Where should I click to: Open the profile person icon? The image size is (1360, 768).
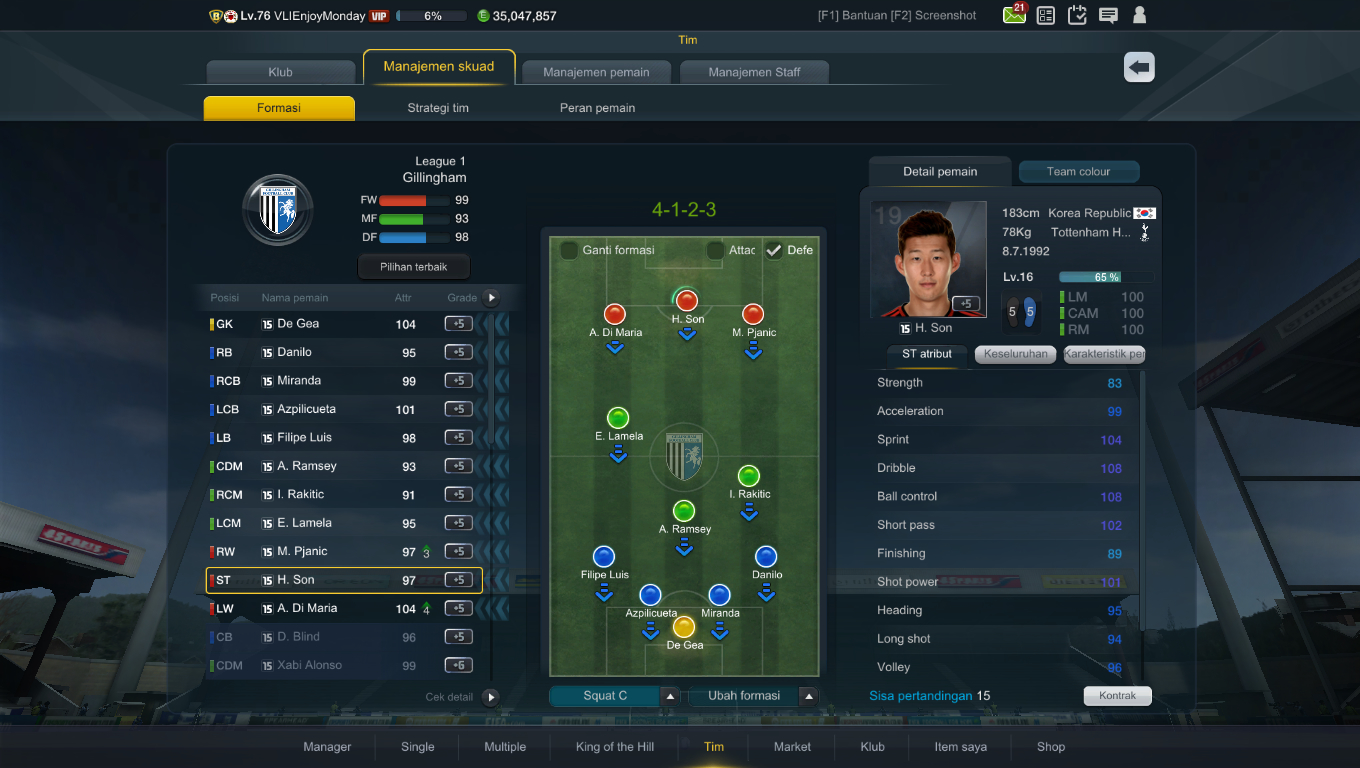coord(1140,15)
